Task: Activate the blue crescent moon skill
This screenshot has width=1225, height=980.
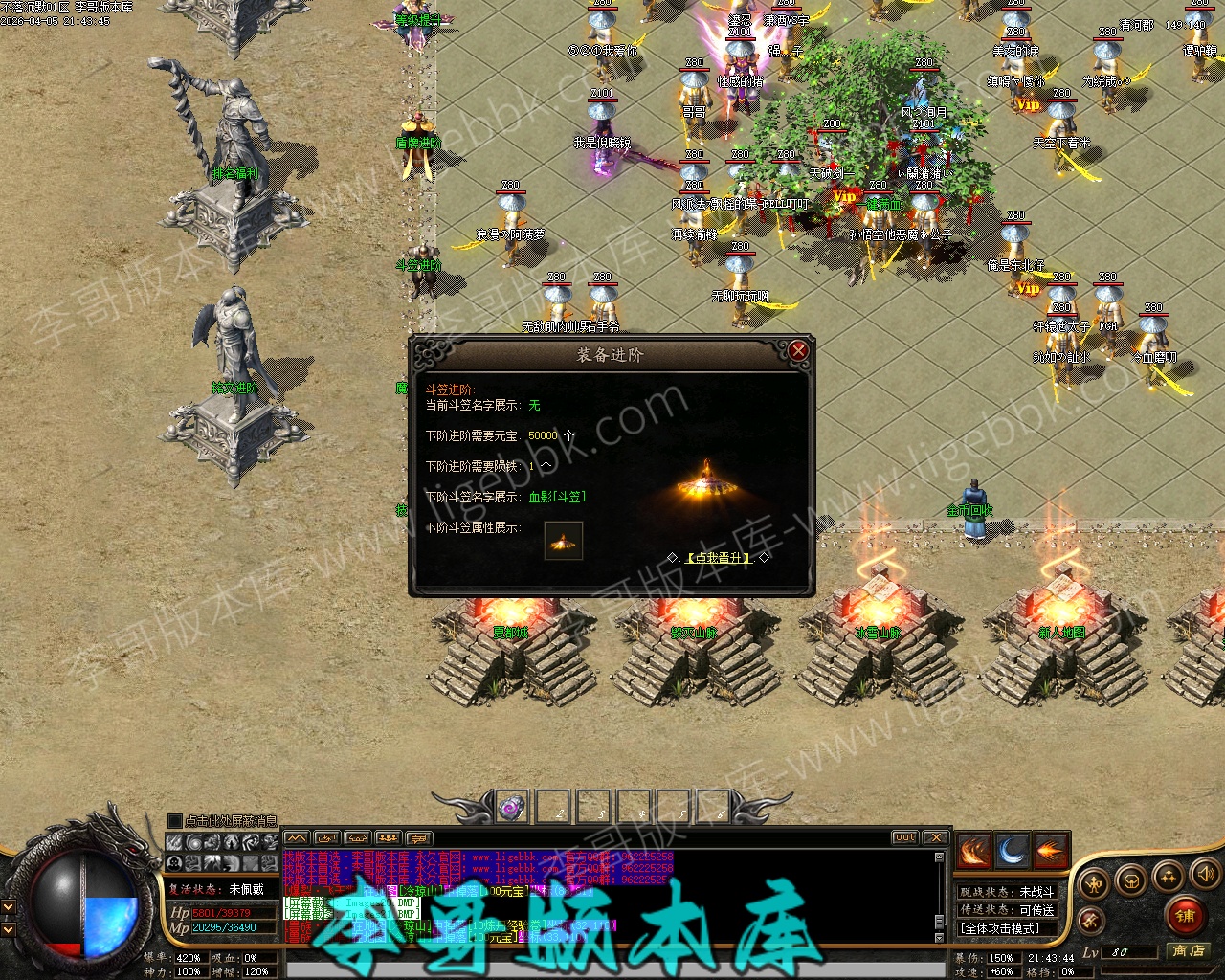Action: [x=1013, y=851]
